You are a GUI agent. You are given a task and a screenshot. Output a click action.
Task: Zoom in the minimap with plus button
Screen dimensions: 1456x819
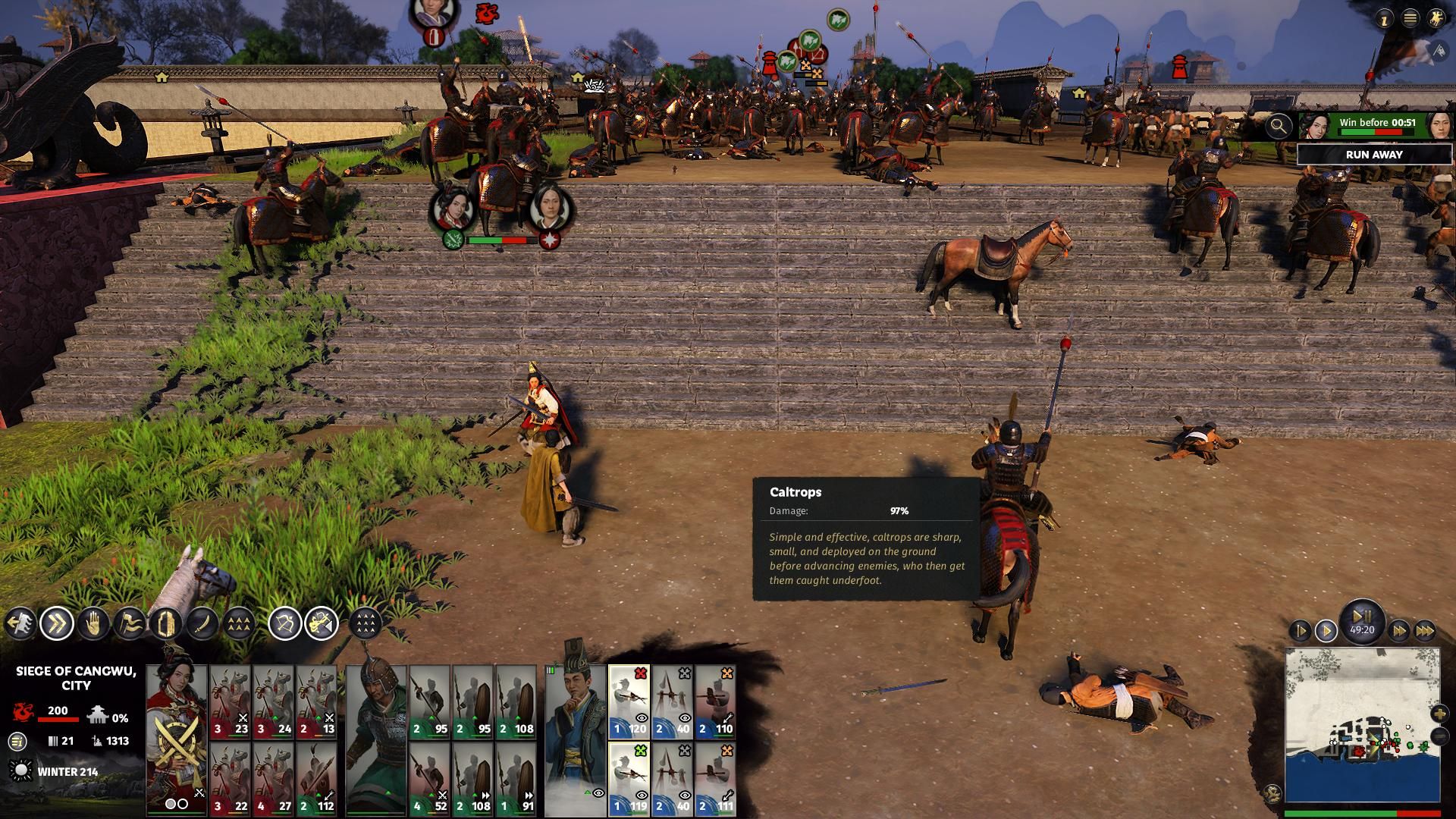1439,714
